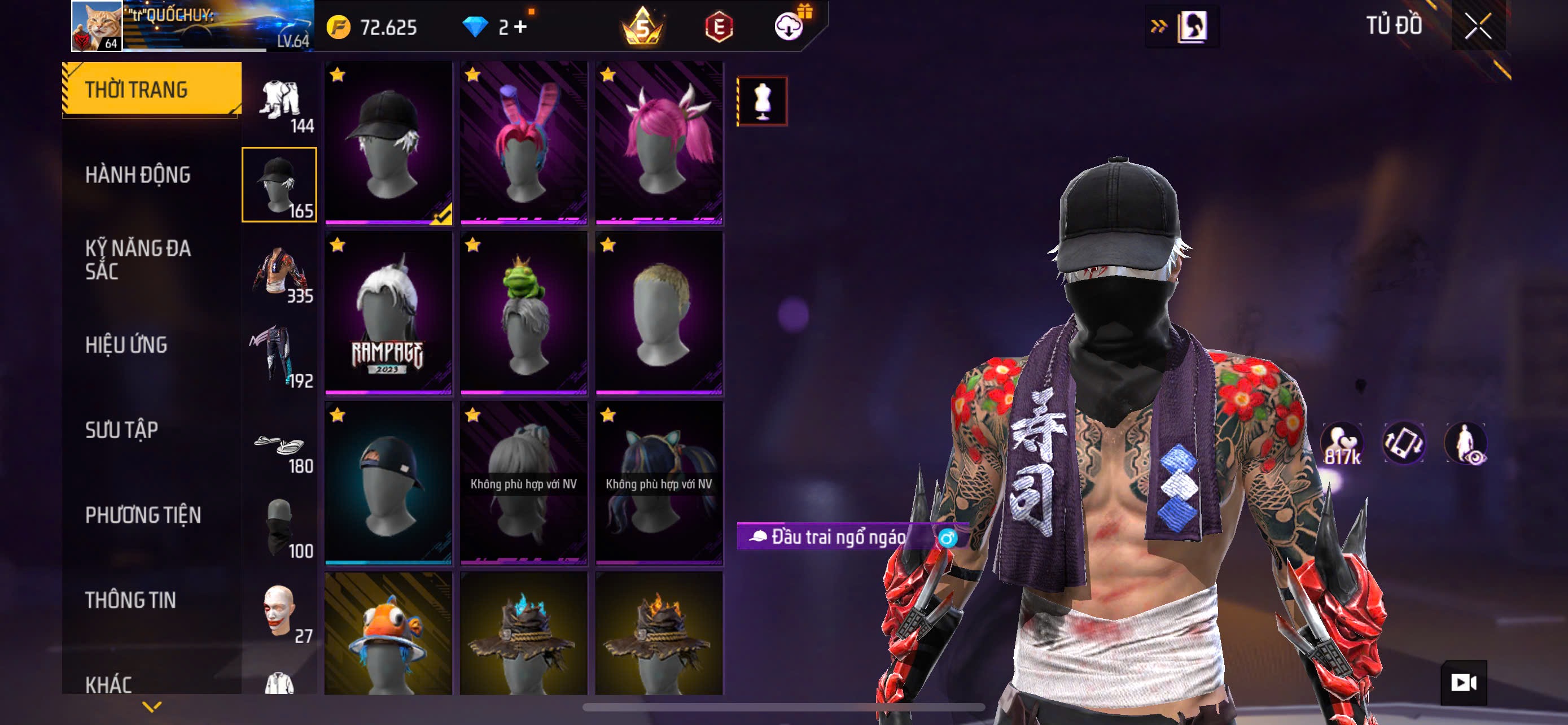The width and height of the screenshot is (1568, 725).
Task: Choose the face mask category
Action: (280, 527)
